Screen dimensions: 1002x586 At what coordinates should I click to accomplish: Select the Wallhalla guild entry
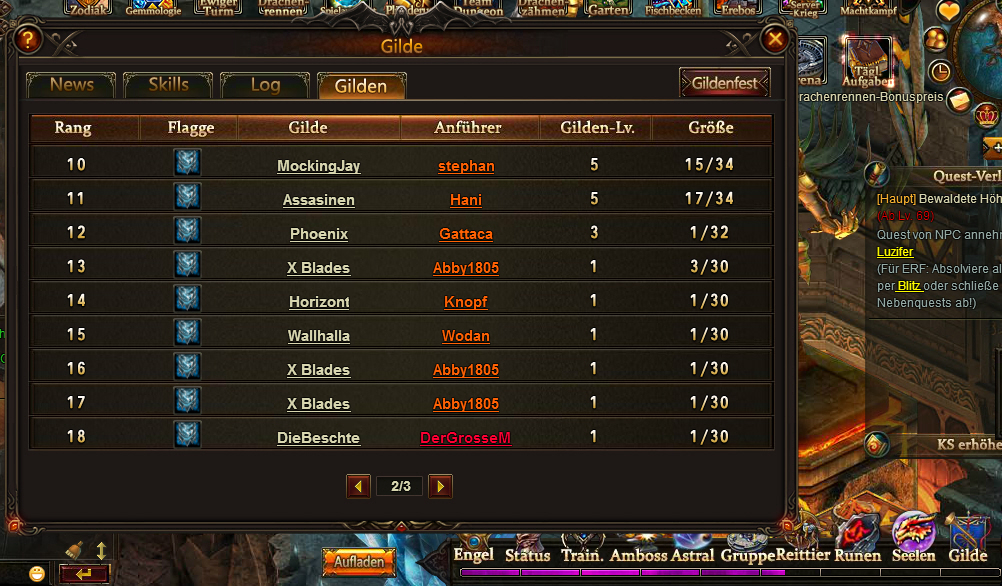[318, 336]
